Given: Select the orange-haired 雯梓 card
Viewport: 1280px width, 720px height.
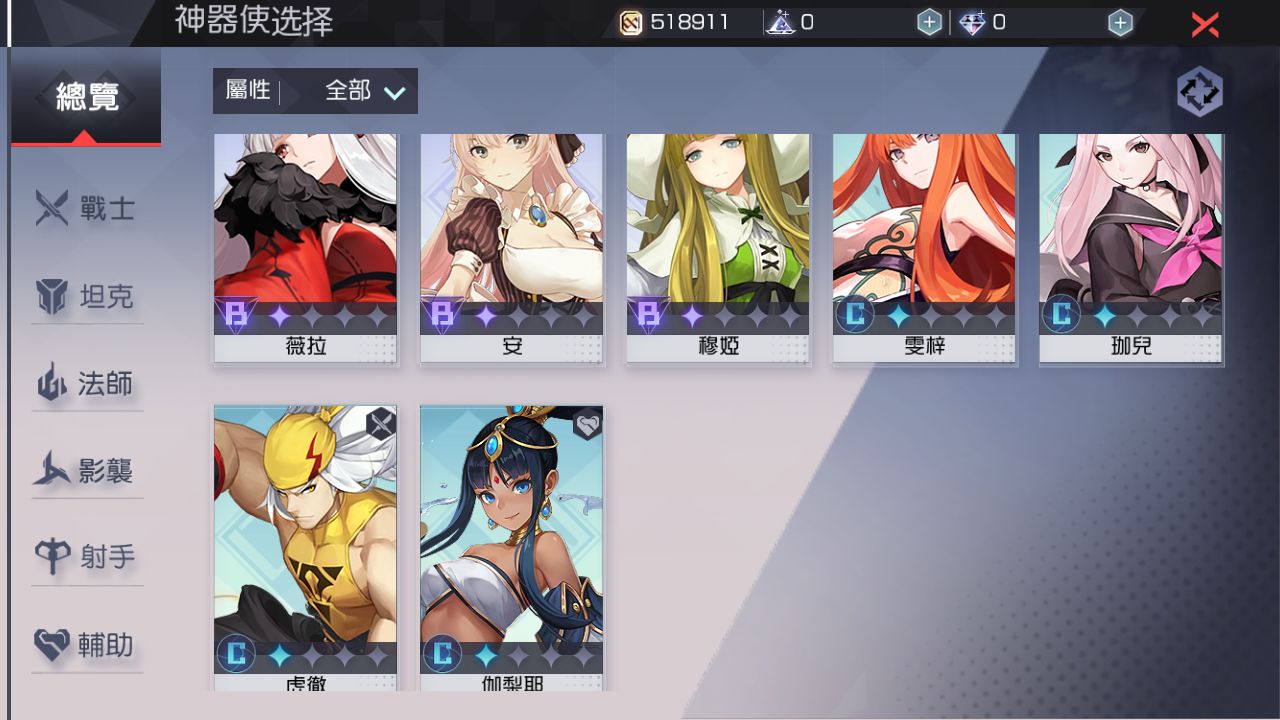Looking at the screenshot, I should pyautogui.click(x=924, y=247).
